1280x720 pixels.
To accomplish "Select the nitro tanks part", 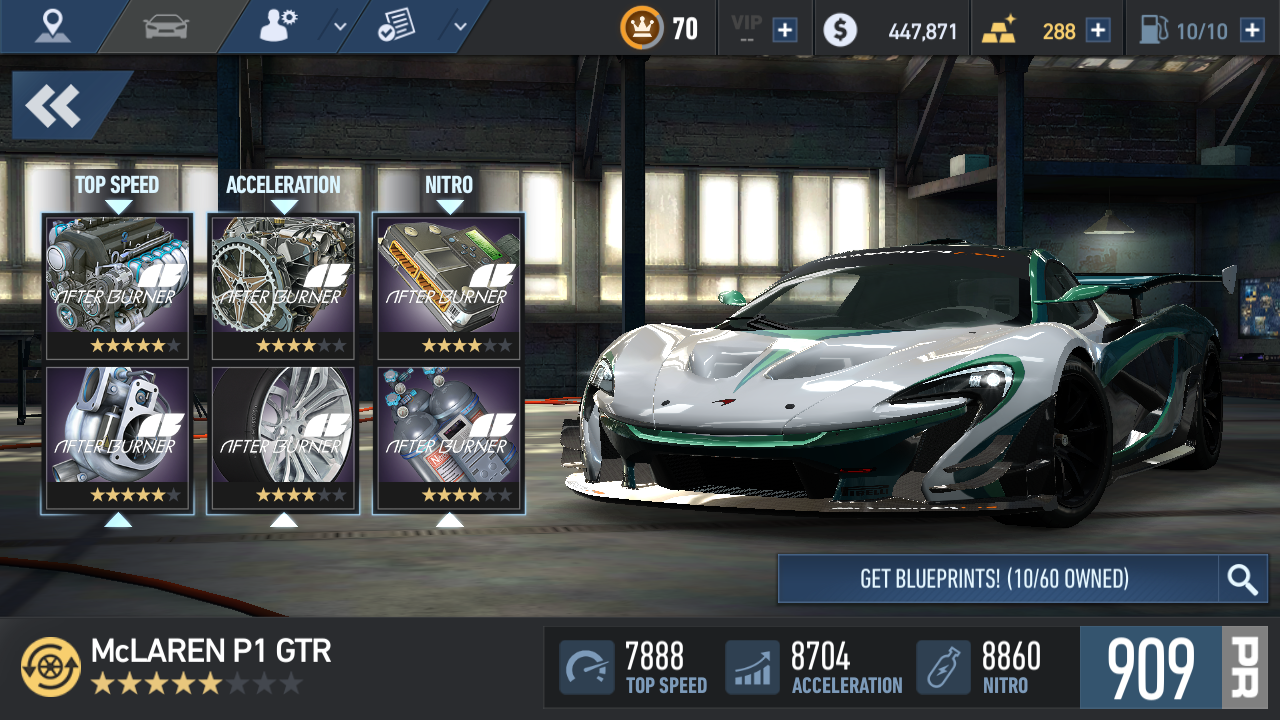I will click(449, 438).
